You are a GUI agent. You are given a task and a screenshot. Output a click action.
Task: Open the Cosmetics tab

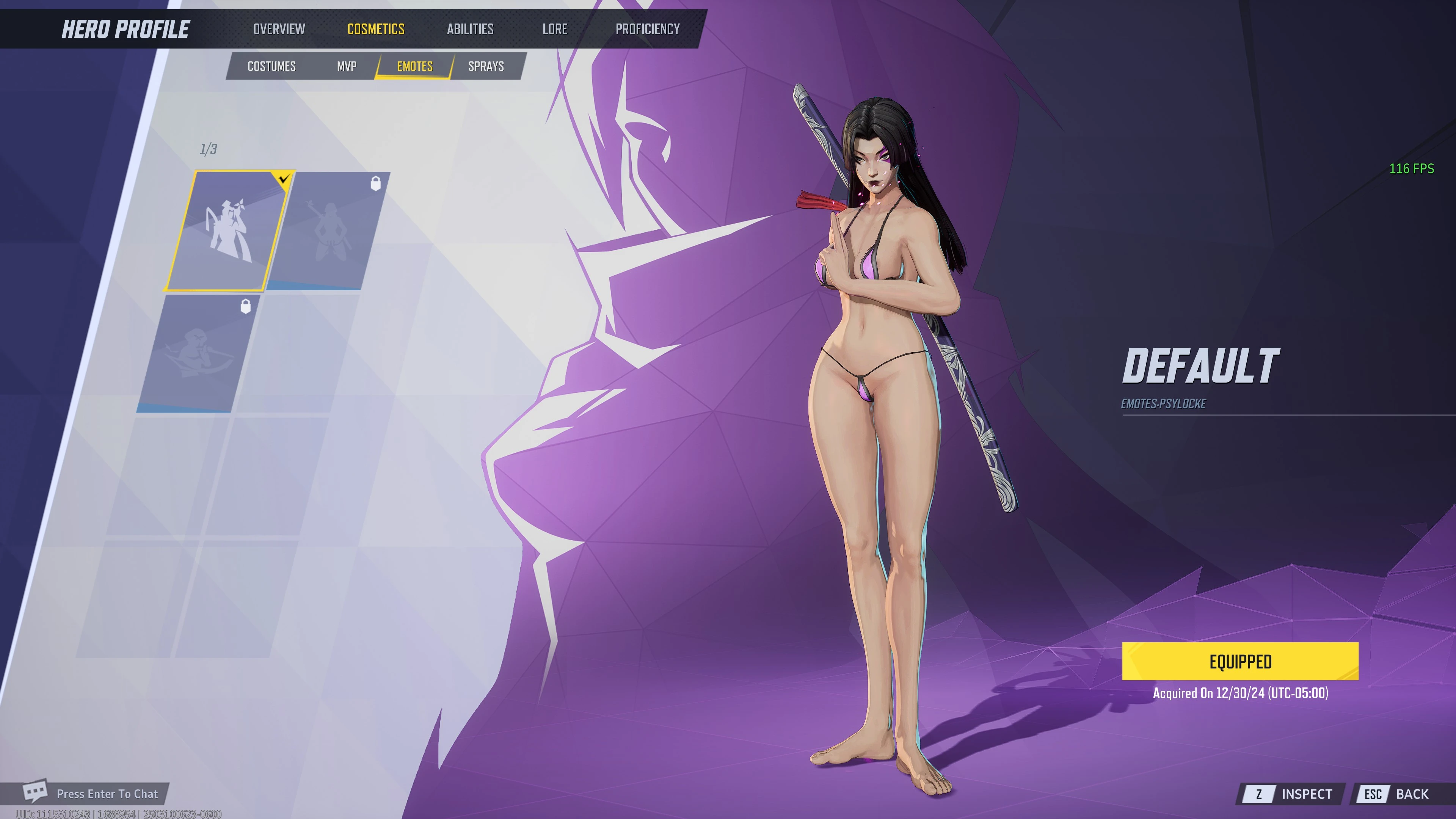375,29
